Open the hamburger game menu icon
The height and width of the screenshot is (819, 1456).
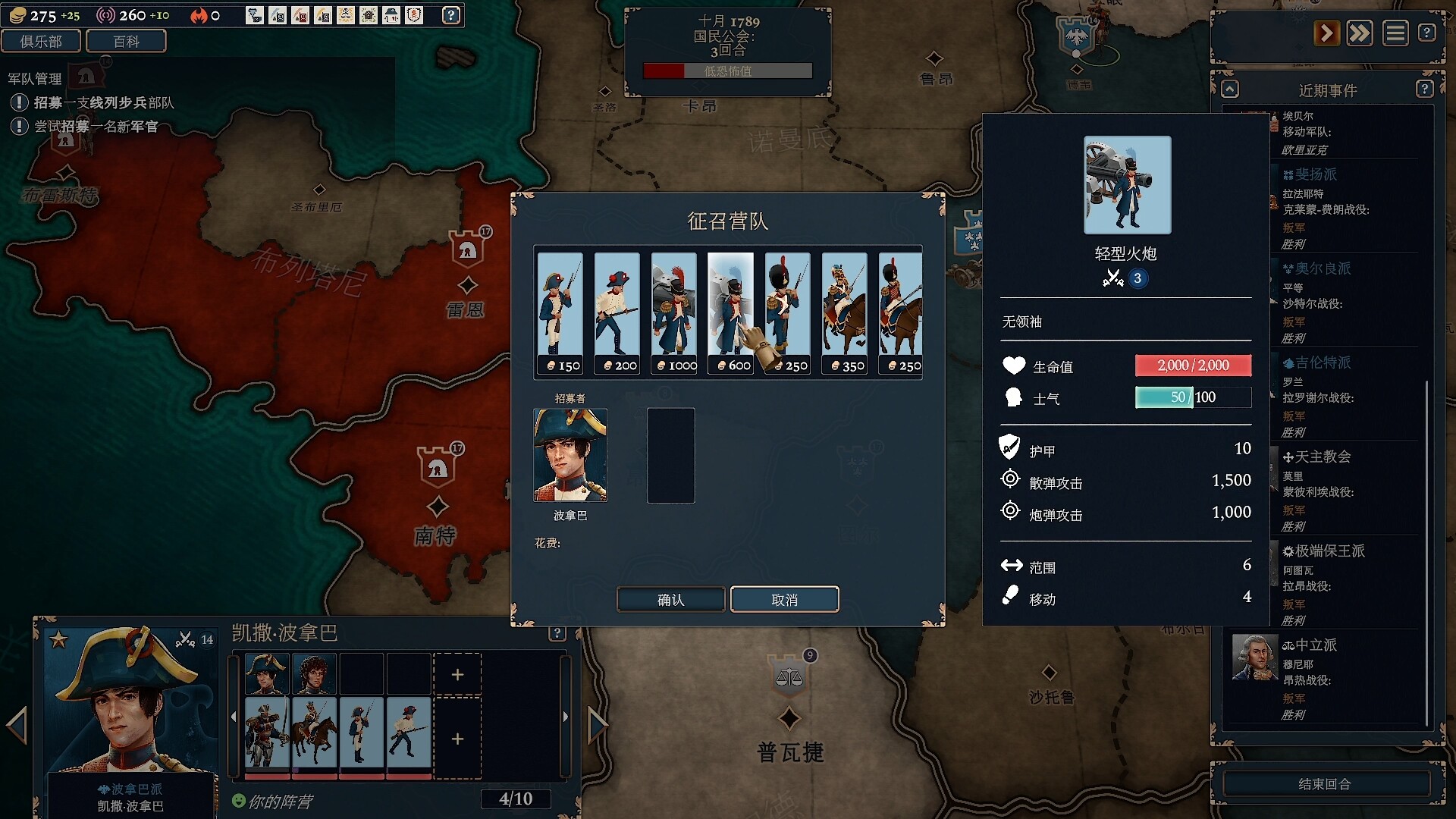1396,33
